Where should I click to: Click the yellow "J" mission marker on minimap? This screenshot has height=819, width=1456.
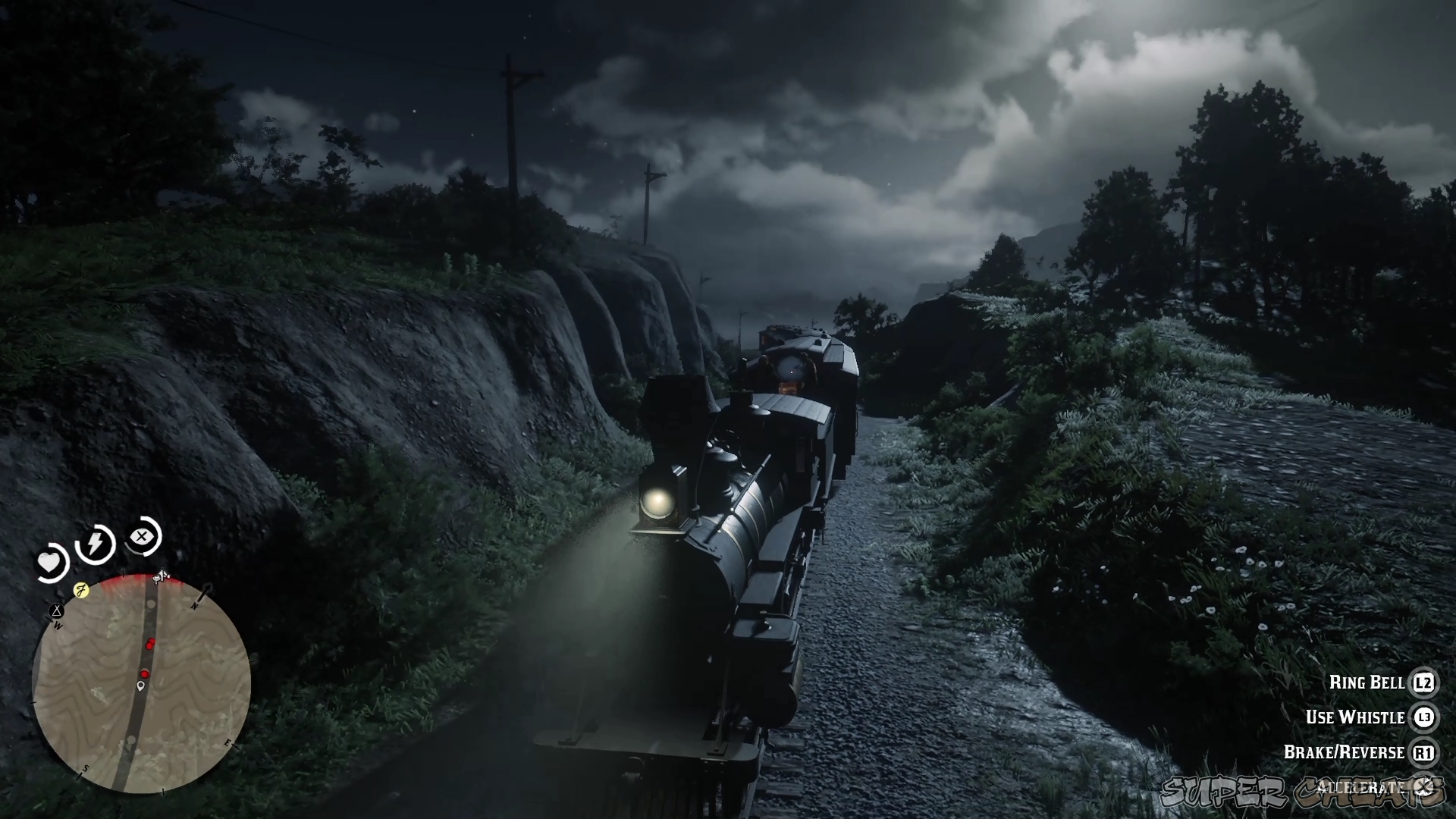[x=81, y=590]
